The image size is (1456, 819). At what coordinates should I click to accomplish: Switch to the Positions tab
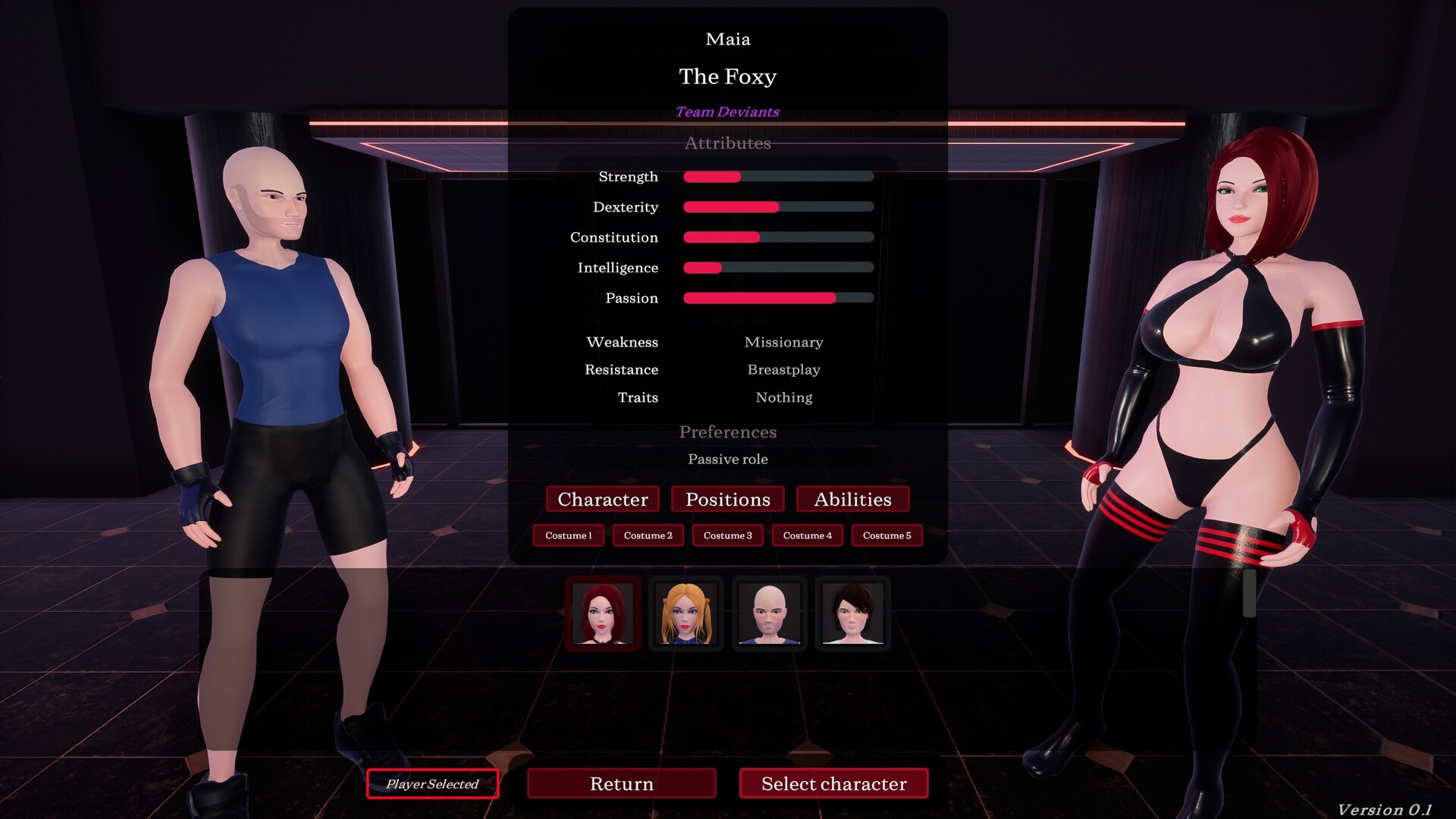click(x=727, y=499)
